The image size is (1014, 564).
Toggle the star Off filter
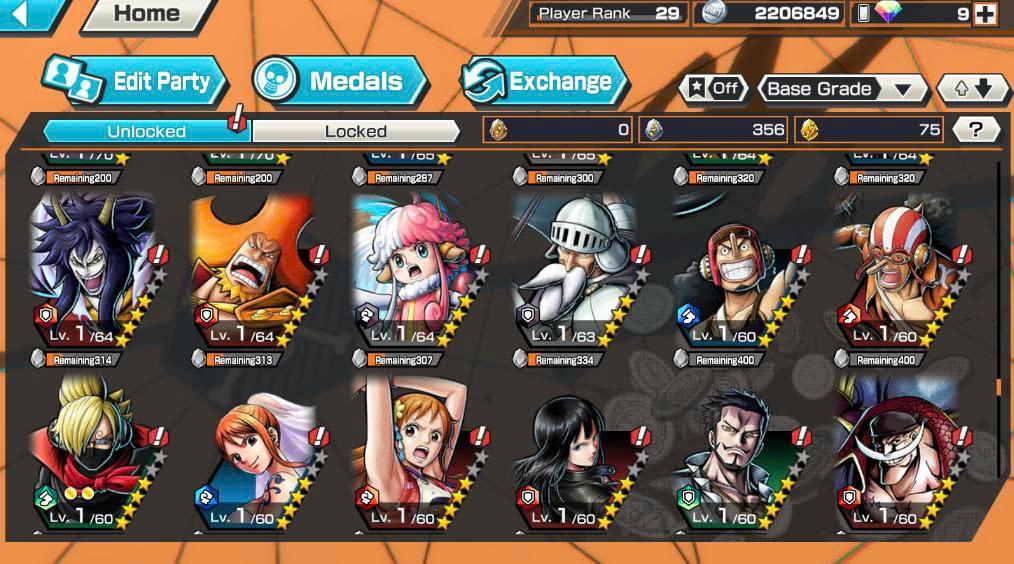pyautogui.click(x=712, y=88)
